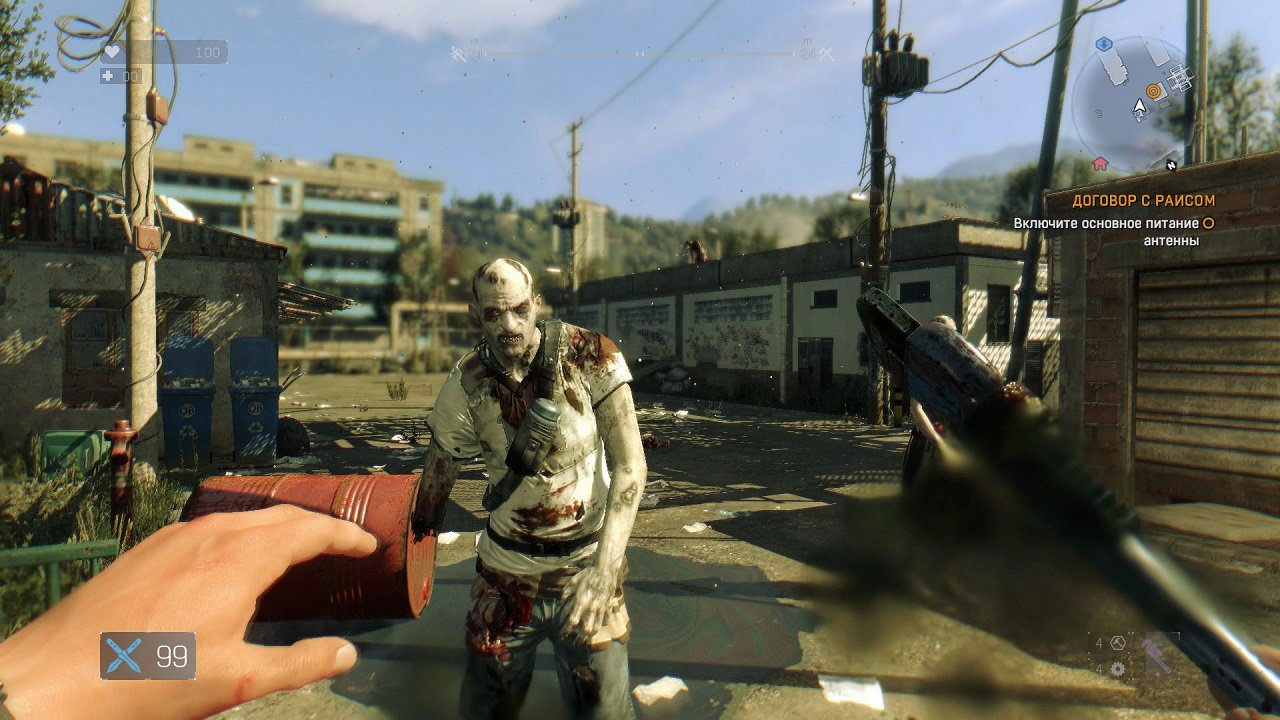Viewport: 1280px width, 720px height.
Task: Select the purple pipe wrench weapon thumbnail
Action: (x=1157, y=655)
